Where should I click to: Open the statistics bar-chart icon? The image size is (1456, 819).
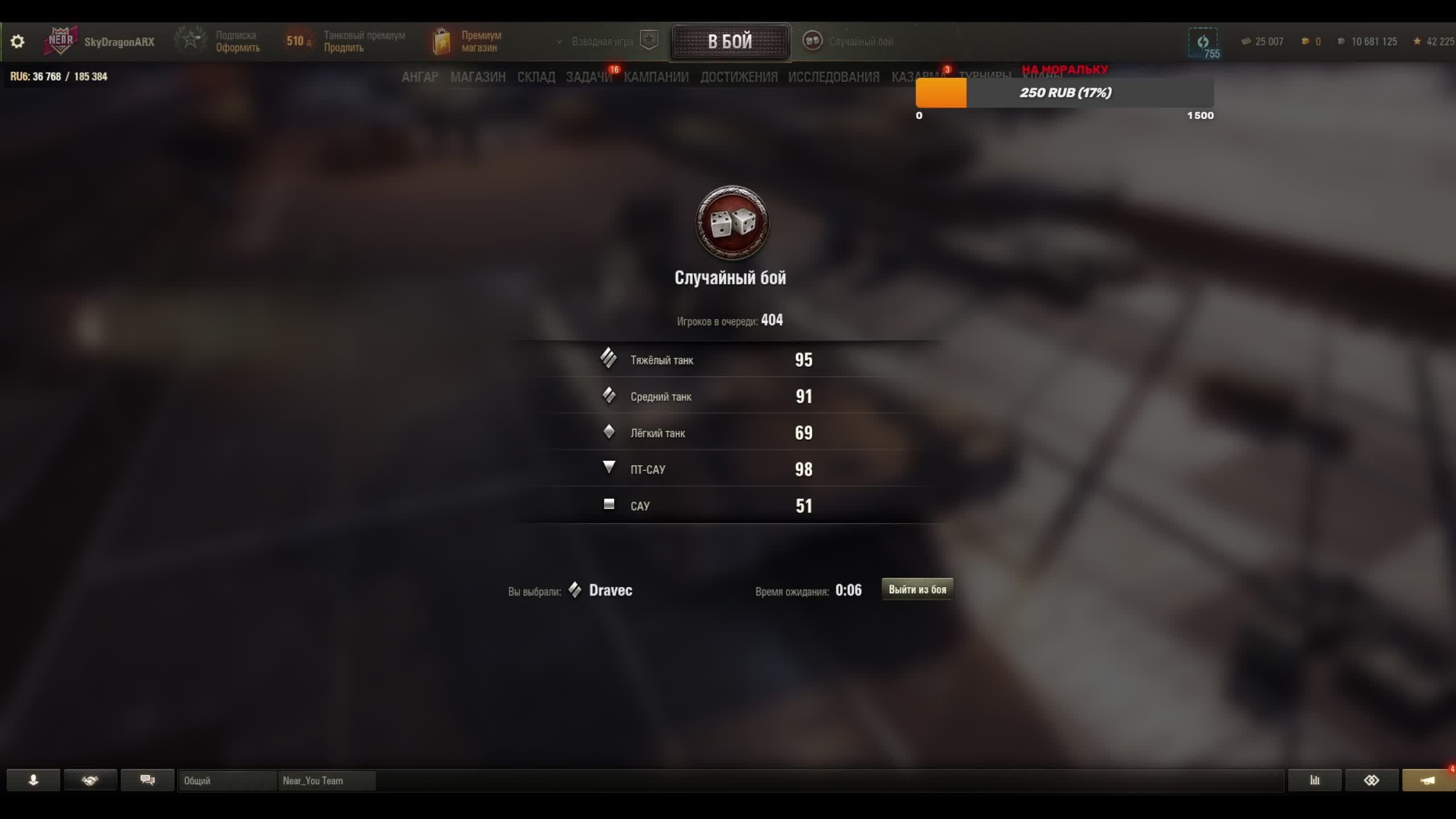point(1314,780)
